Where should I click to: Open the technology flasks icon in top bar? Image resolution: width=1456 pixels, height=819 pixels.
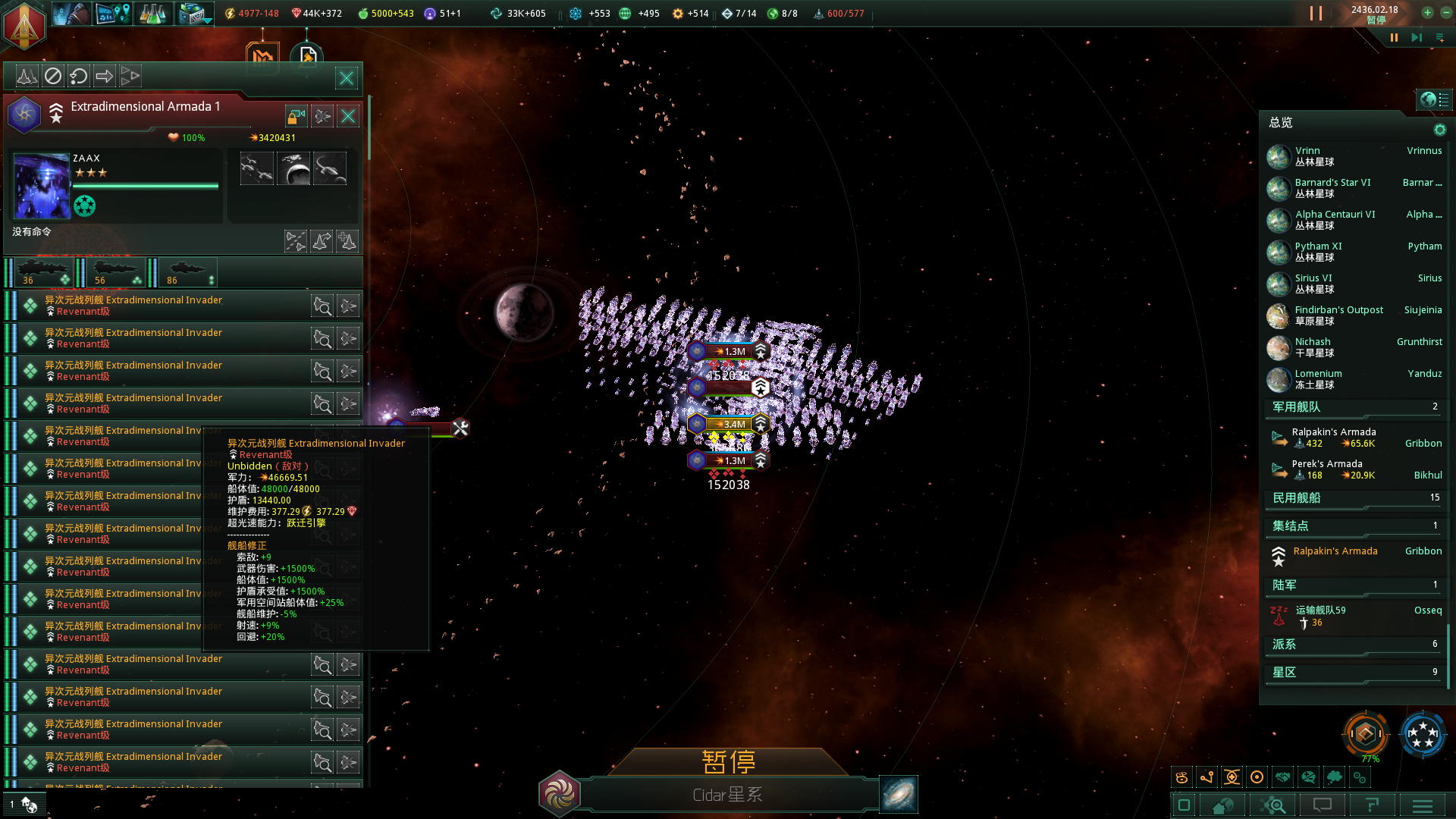pos(152,14)
